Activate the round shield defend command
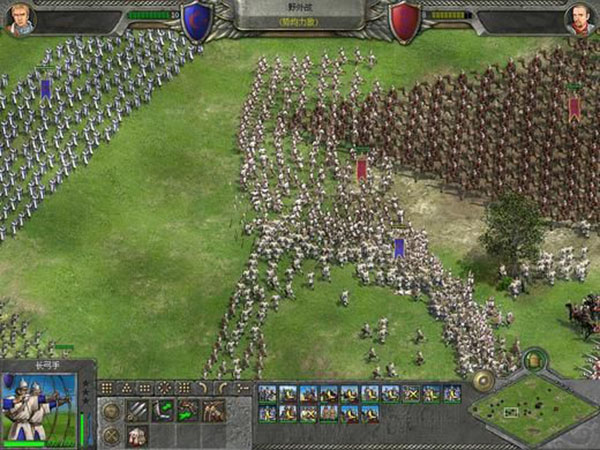This screenshot has height=450, width=600. (x=111, y=410)
